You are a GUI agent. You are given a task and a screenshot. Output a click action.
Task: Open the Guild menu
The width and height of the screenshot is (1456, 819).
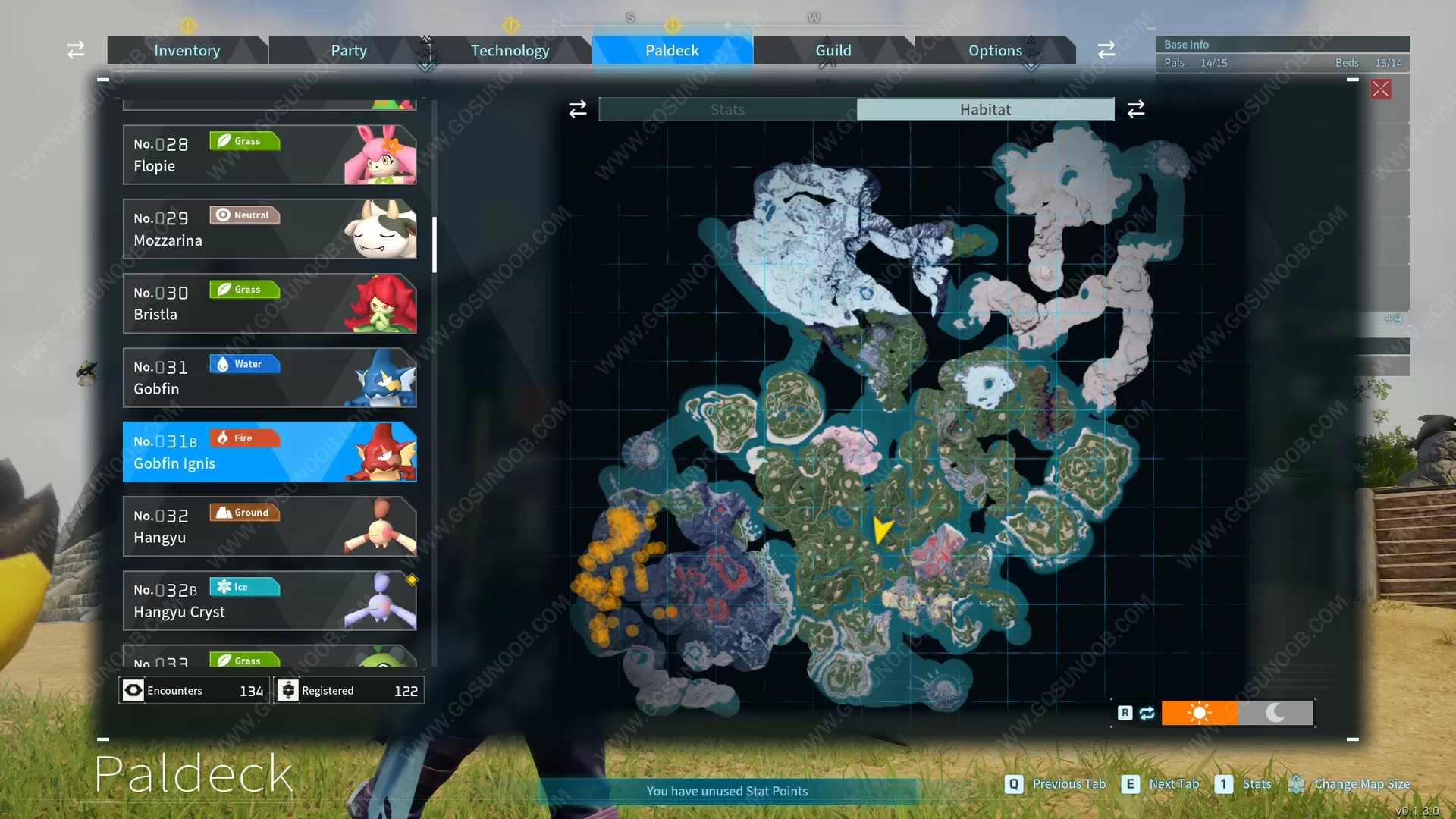[833, 50]
